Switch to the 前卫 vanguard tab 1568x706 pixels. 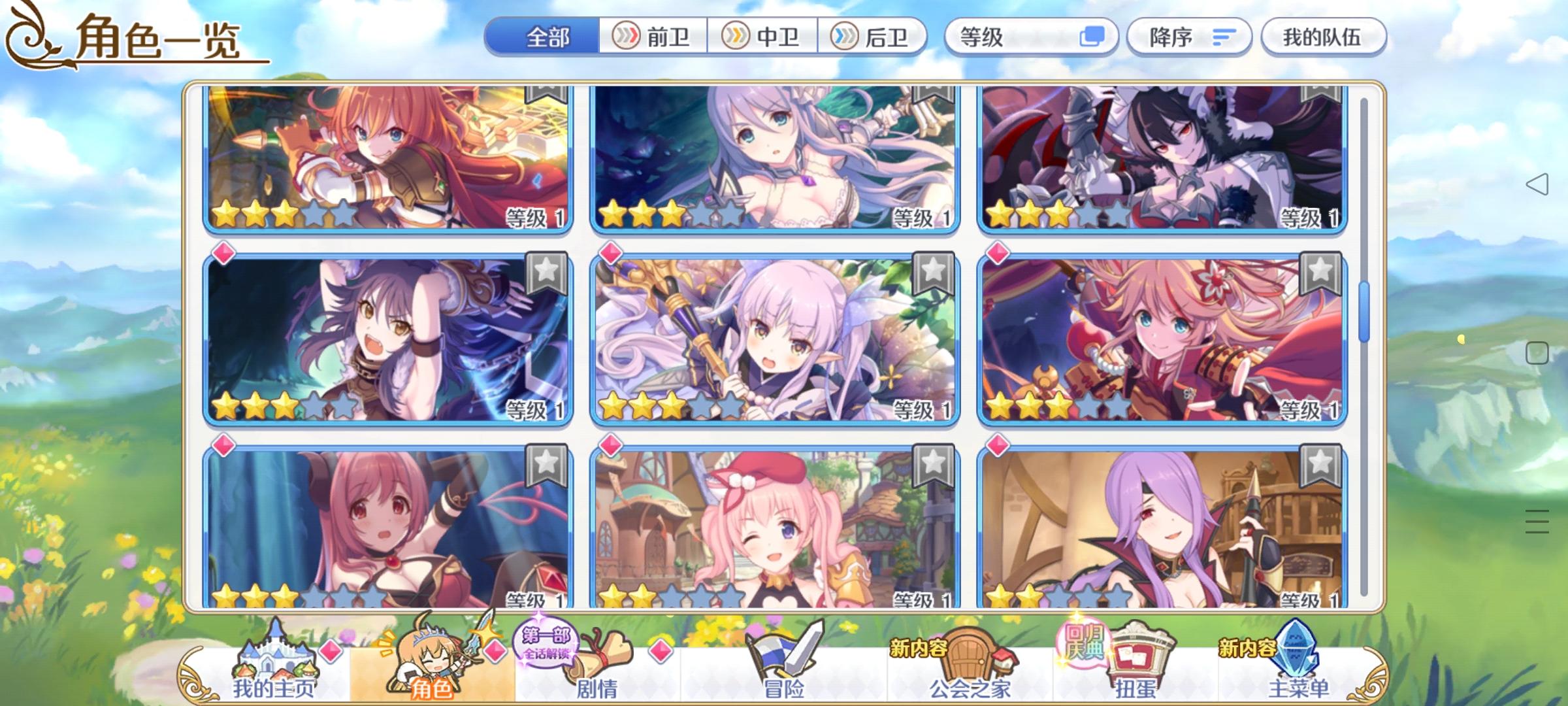tap(653, 37)
